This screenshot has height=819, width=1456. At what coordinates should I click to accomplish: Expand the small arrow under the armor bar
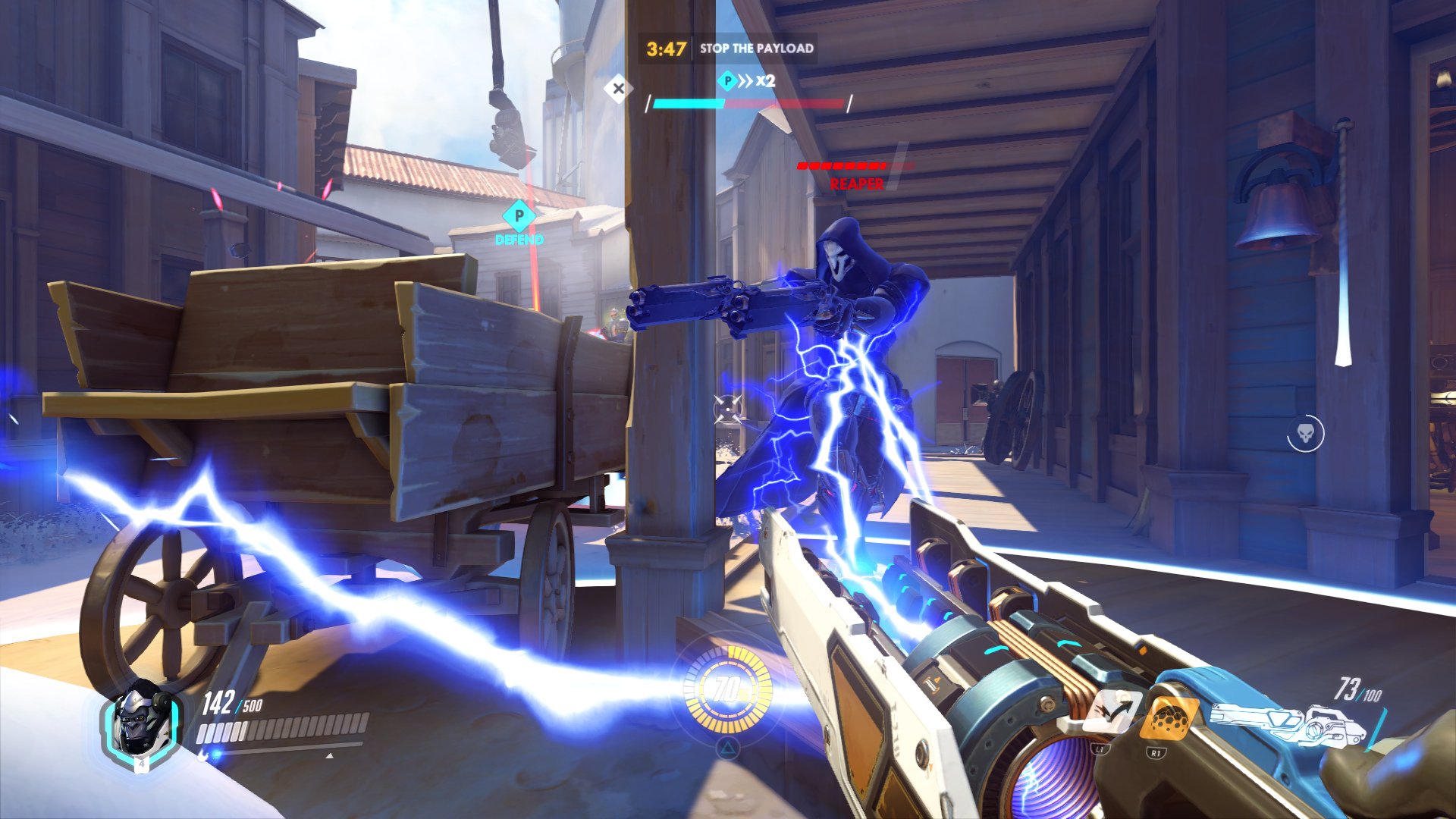329,755
